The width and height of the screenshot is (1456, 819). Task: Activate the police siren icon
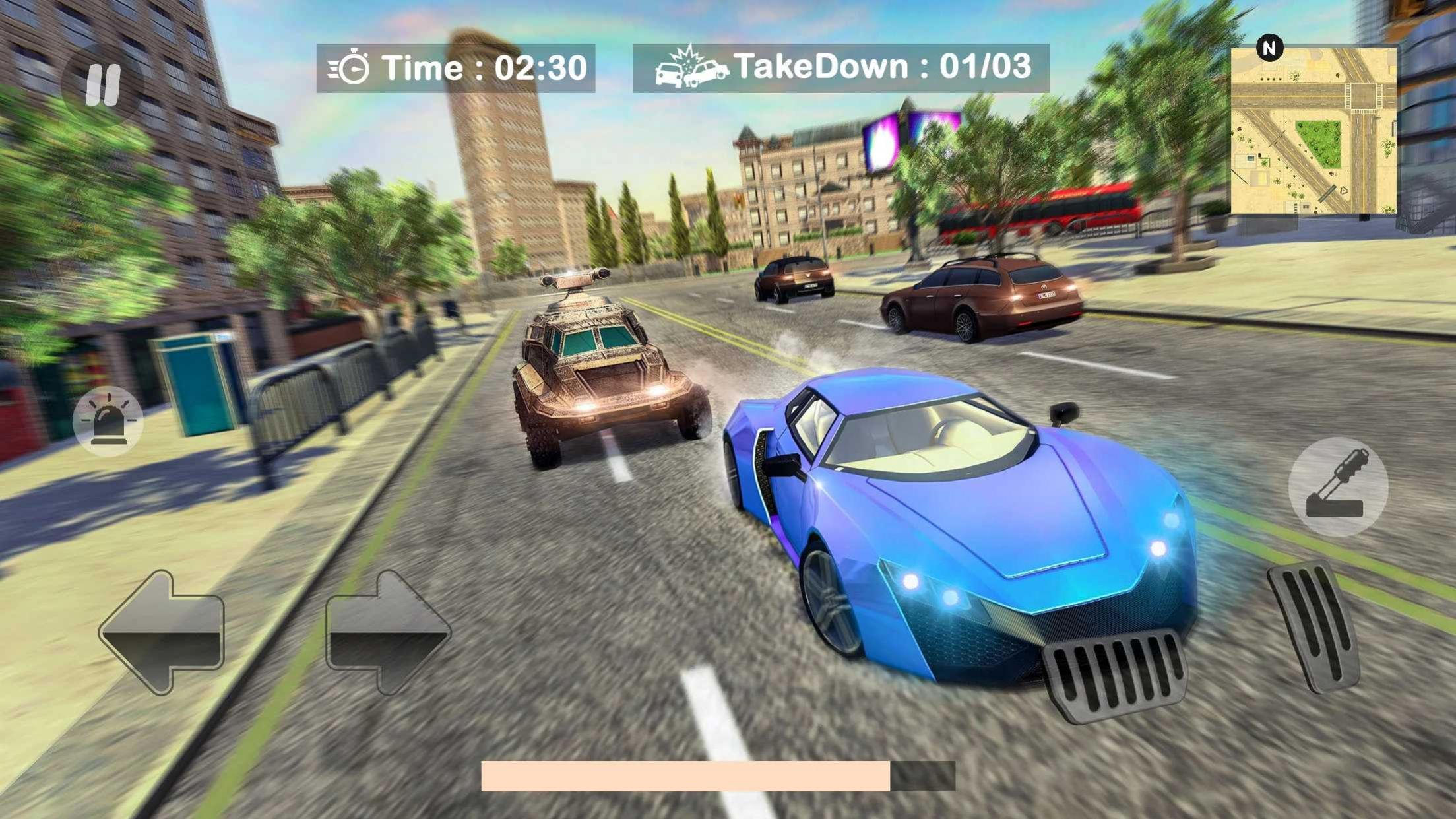(108, 422)
